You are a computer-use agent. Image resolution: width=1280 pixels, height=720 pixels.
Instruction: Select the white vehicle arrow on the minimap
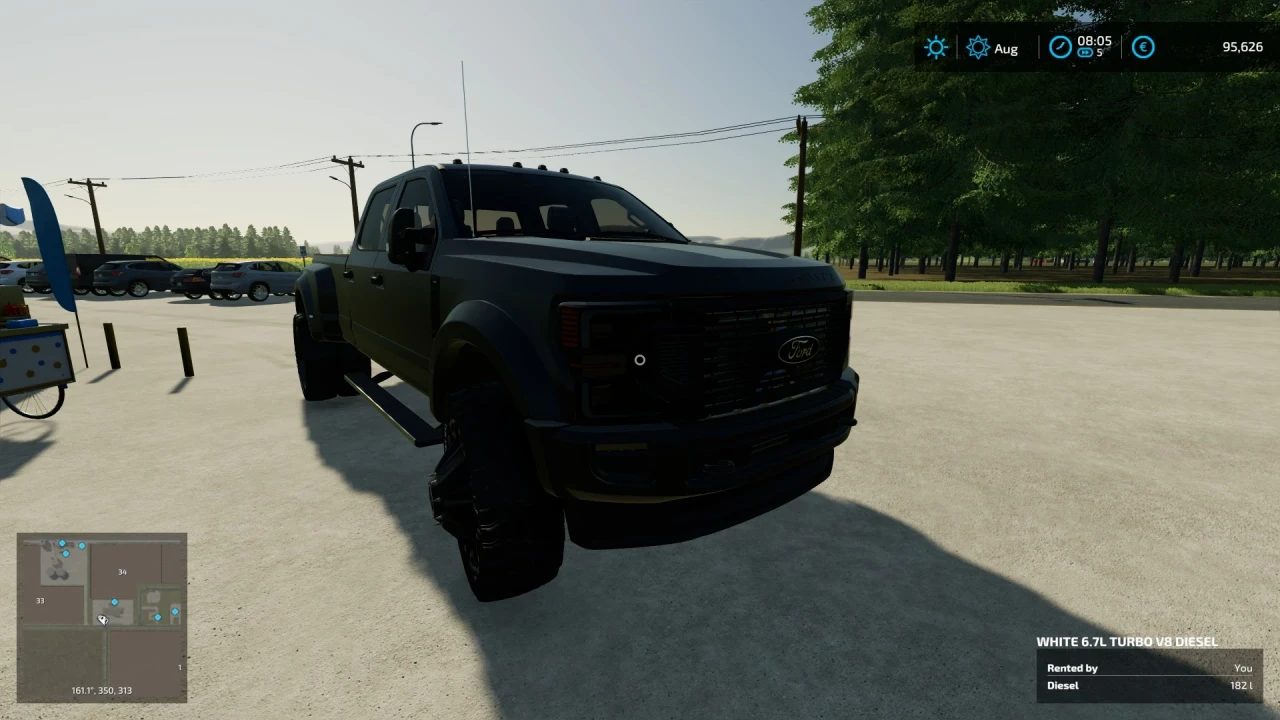click(x=103, y=618)
